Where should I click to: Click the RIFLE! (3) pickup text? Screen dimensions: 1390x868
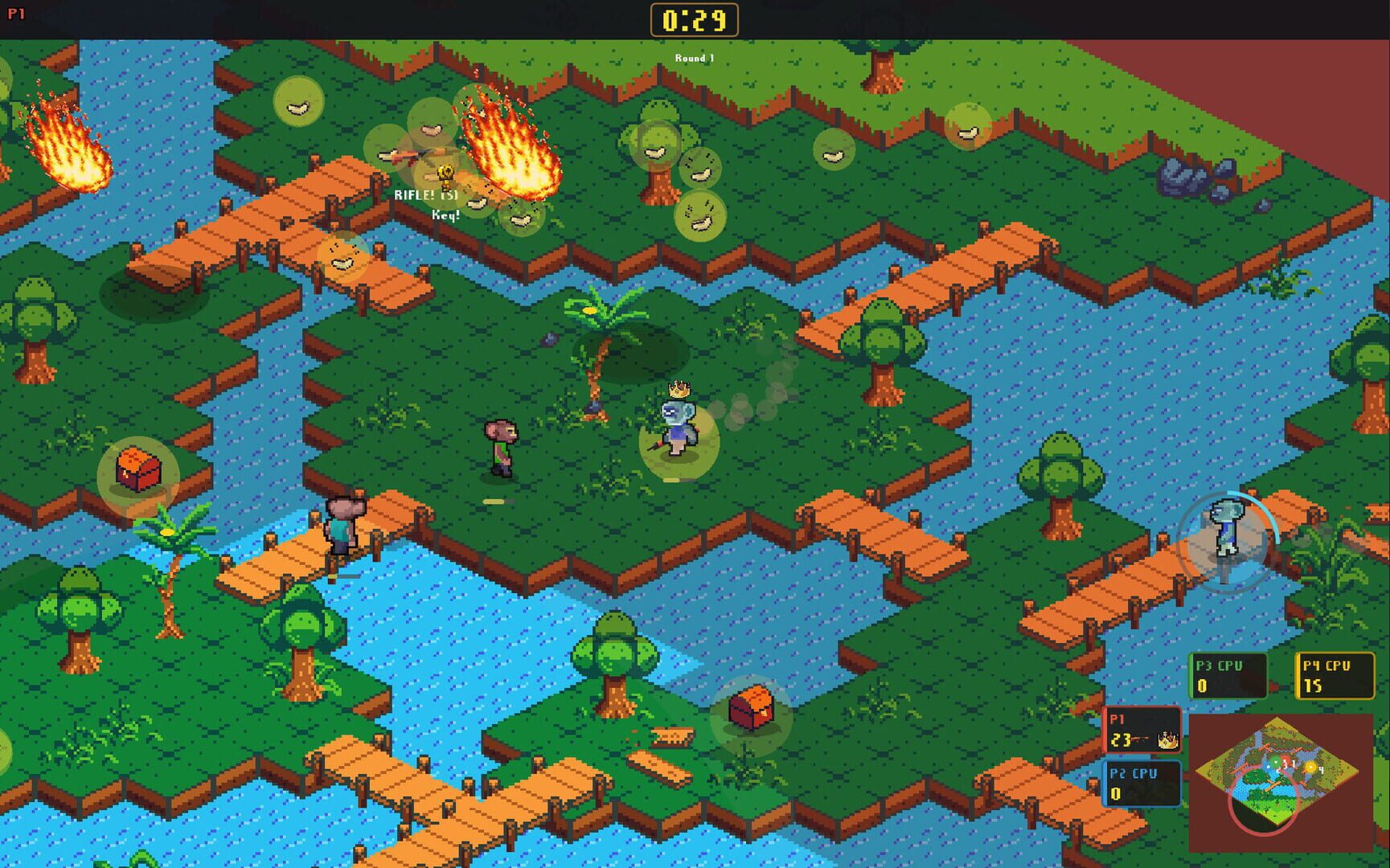tap(427, 194)
